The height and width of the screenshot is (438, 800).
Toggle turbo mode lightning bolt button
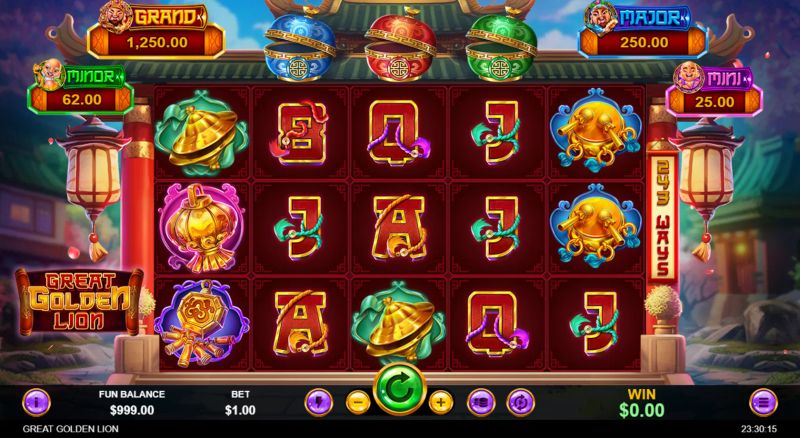pyautogui.click(x=316, y=402)
